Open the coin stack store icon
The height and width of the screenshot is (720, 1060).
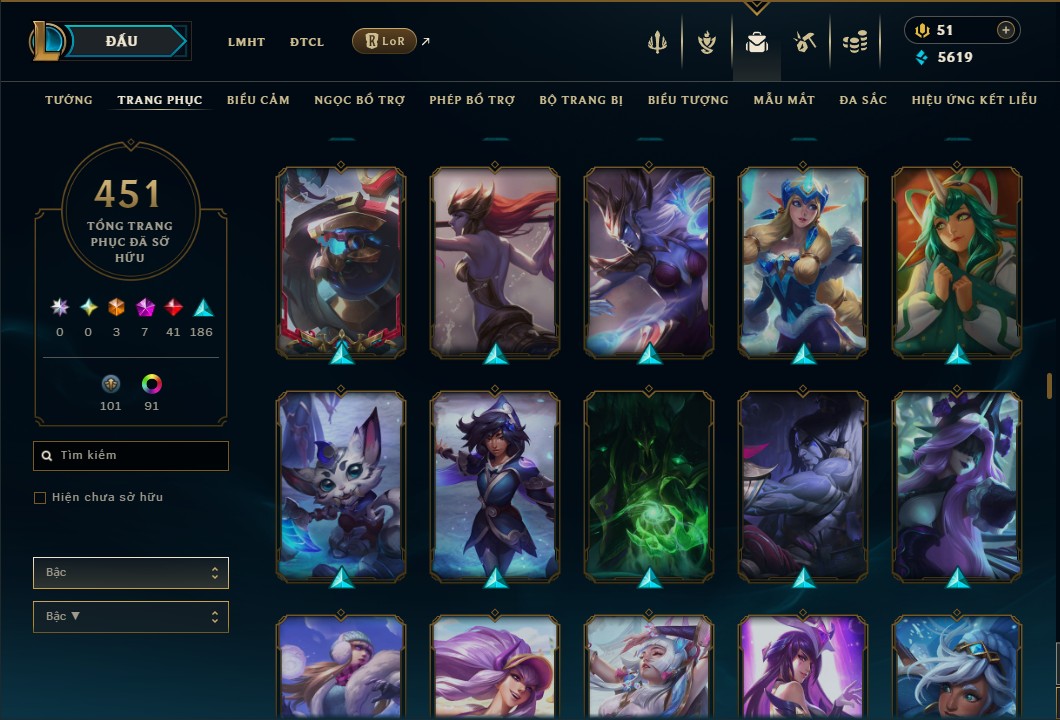tap(854, 42)
